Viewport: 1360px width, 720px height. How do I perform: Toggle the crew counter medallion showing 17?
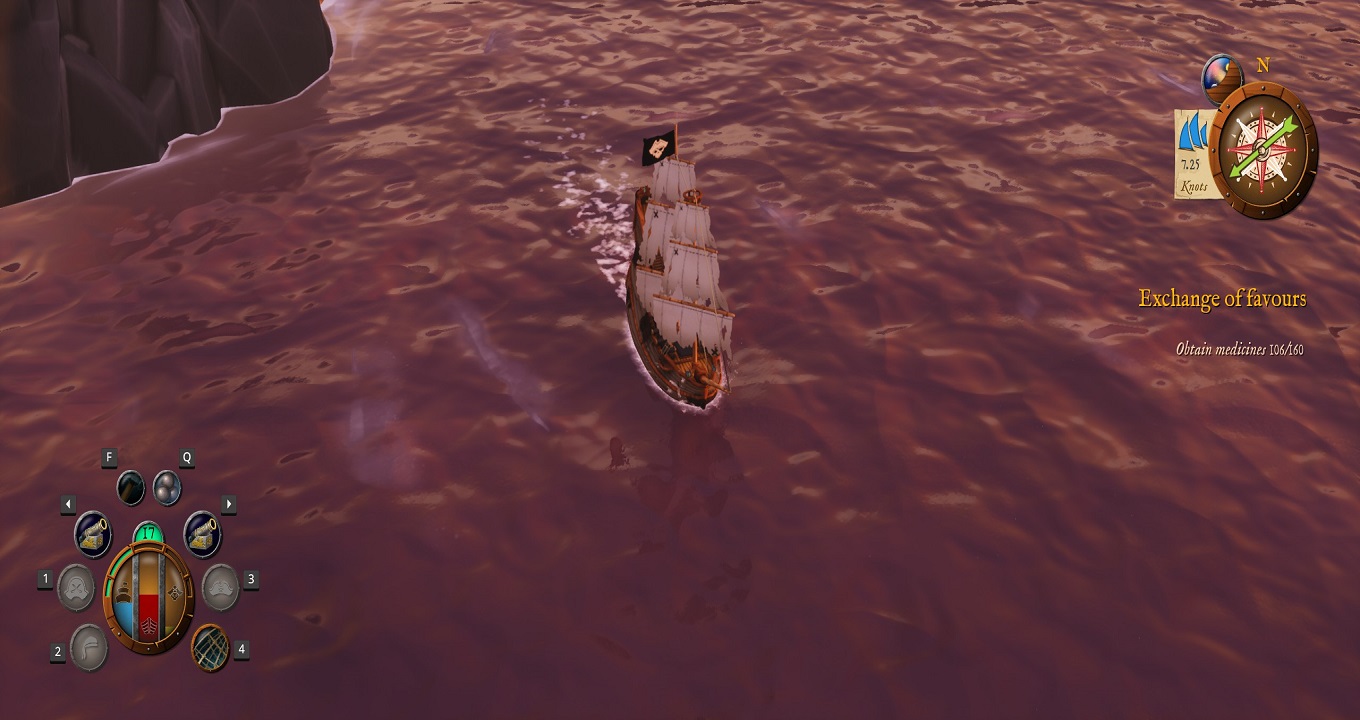click(x=146, y=533)
